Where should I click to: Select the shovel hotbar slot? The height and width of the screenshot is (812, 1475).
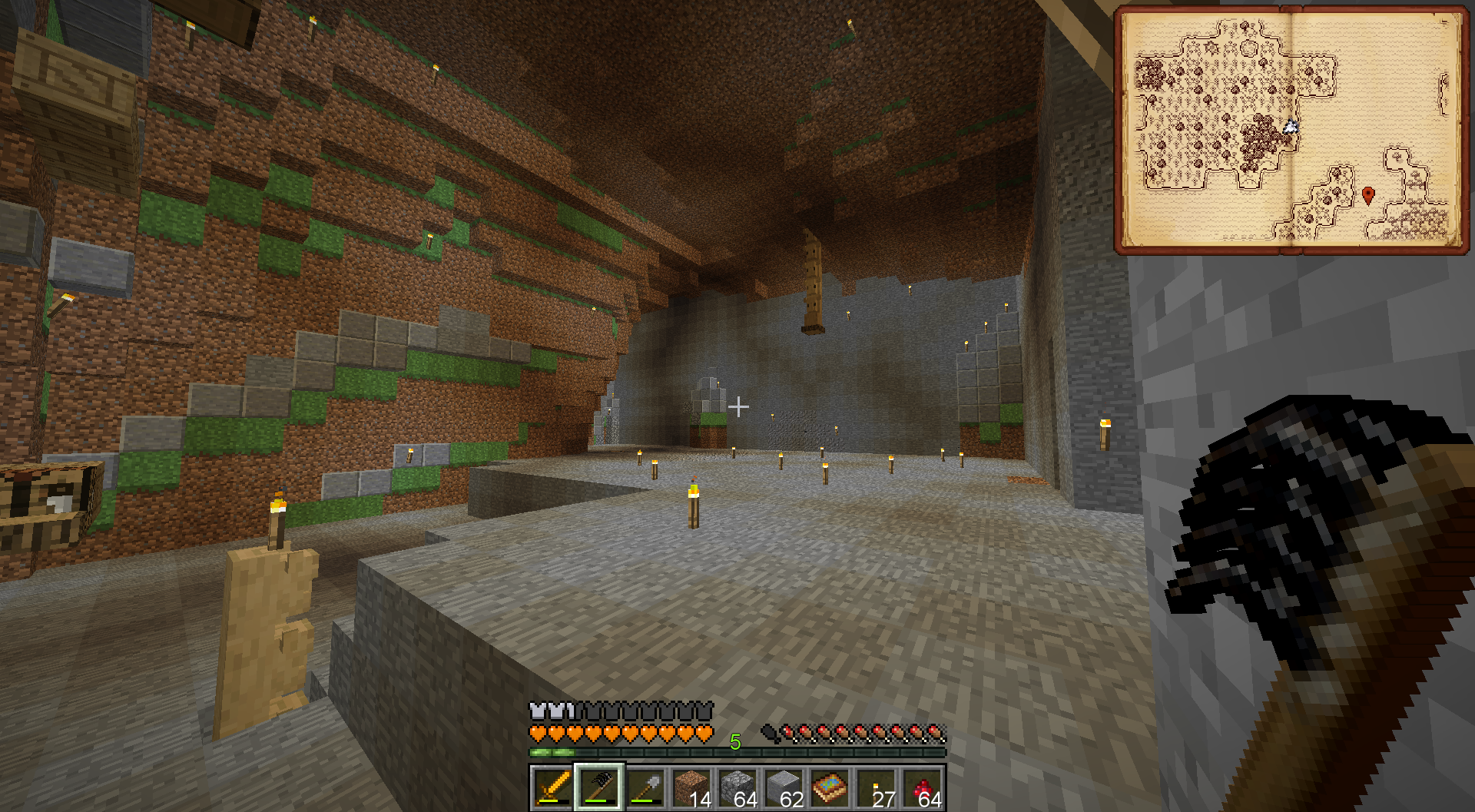click(645, 787)
